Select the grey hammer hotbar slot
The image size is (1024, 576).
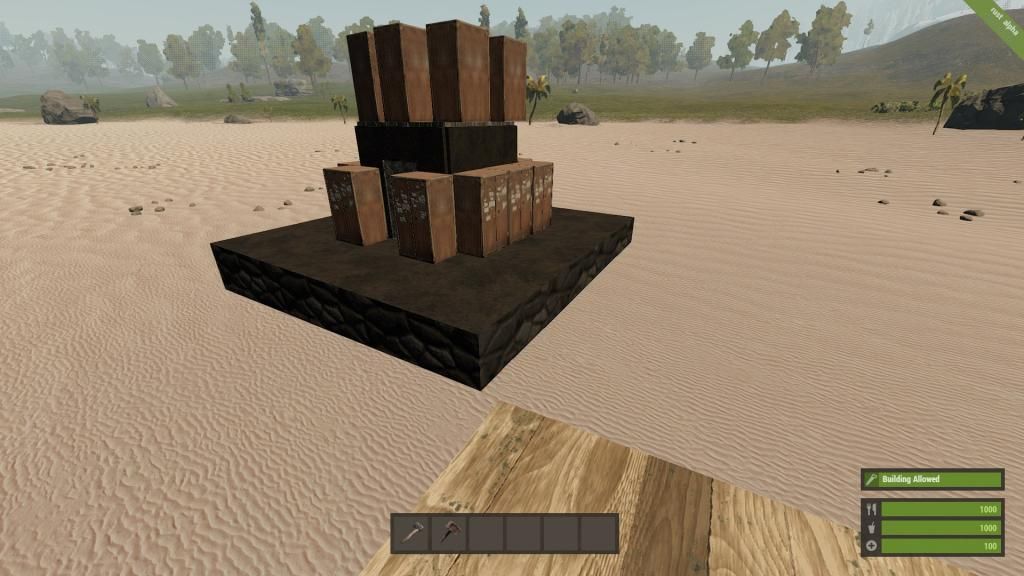pyautogui.click(x=410, y=533)
